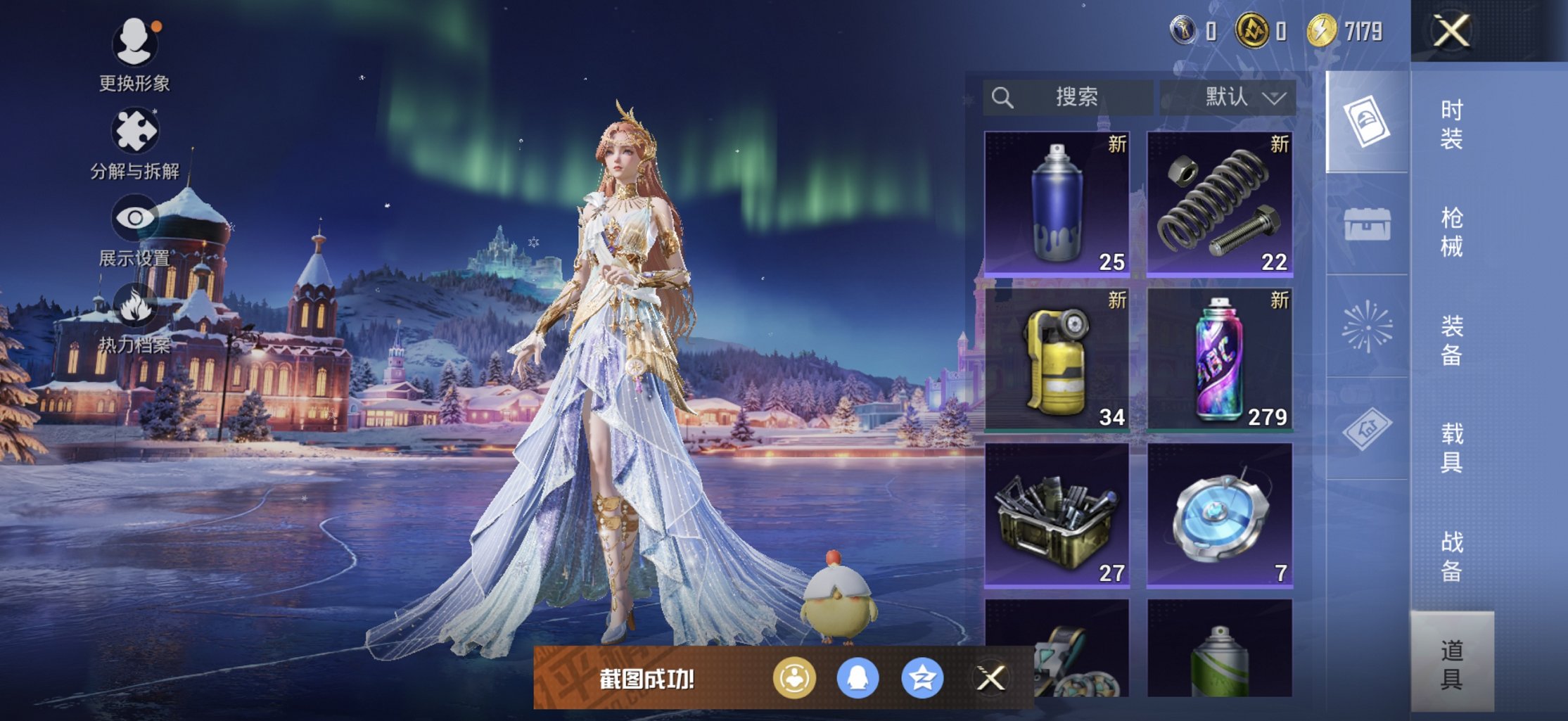Image resolution: width=1568 pixels, height=721 pixels.
Task: Click the 搜索 search field
Action: tap(1068, 97)
